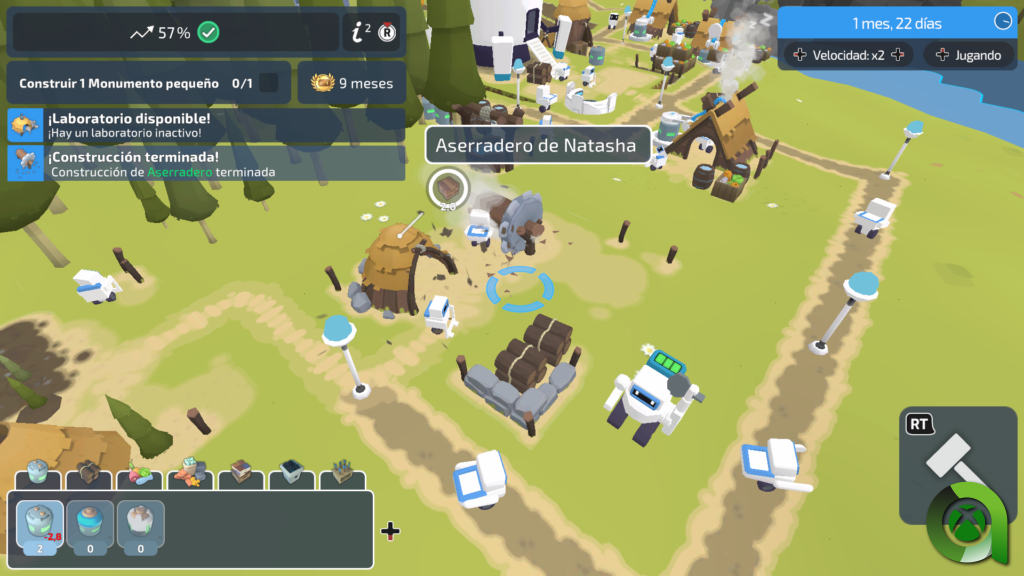Image resolution: width=1024 pixels, height=576 pixels.
Task: Open the ore and minerals resource tab
Action: coord(190,473)
